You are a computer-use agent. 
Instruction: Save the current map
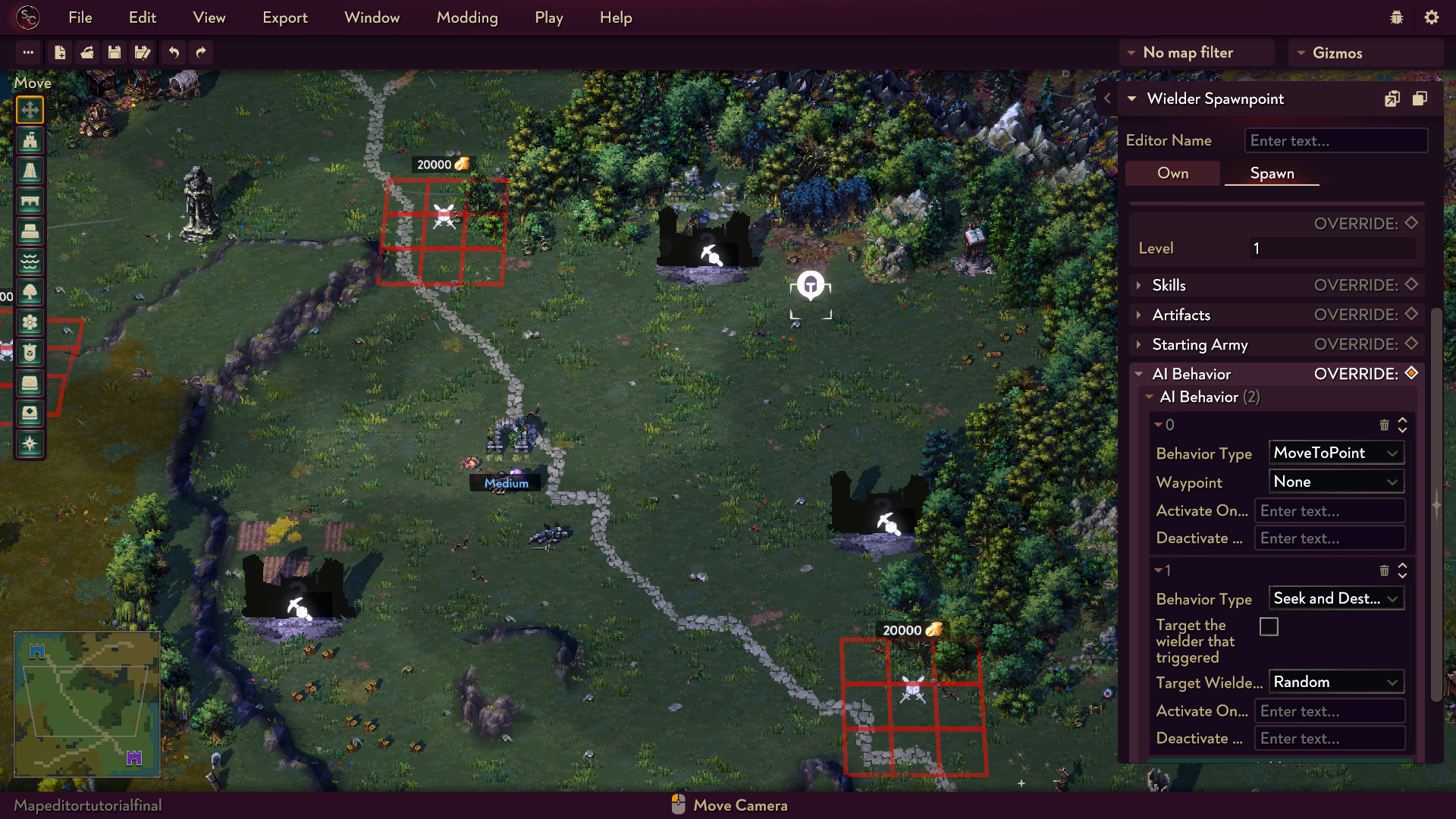pyautogui.click(x=115, y=52)
